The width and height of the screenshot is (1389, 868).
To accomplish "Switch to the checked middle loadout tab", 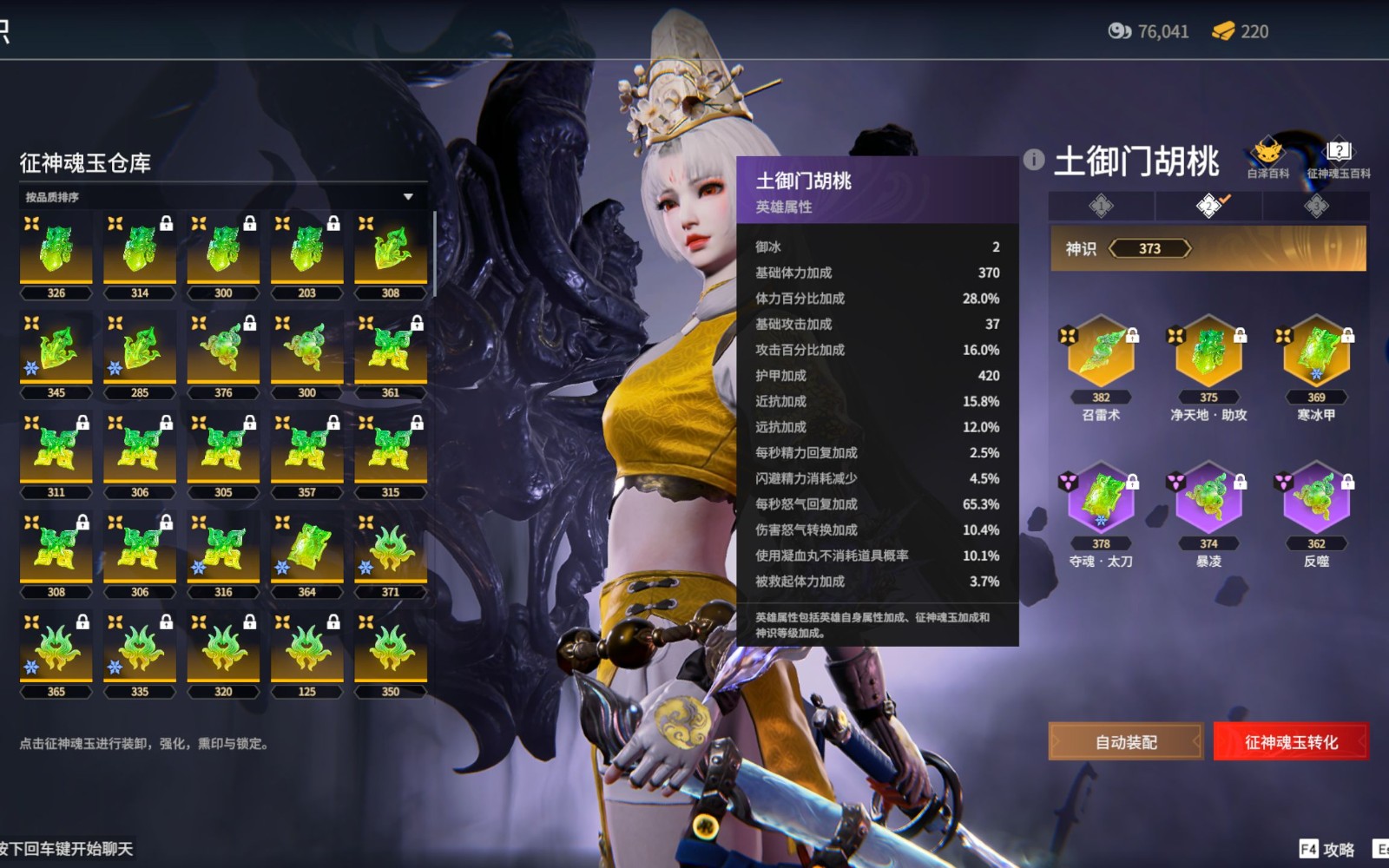I will (x=1208, y=206).
